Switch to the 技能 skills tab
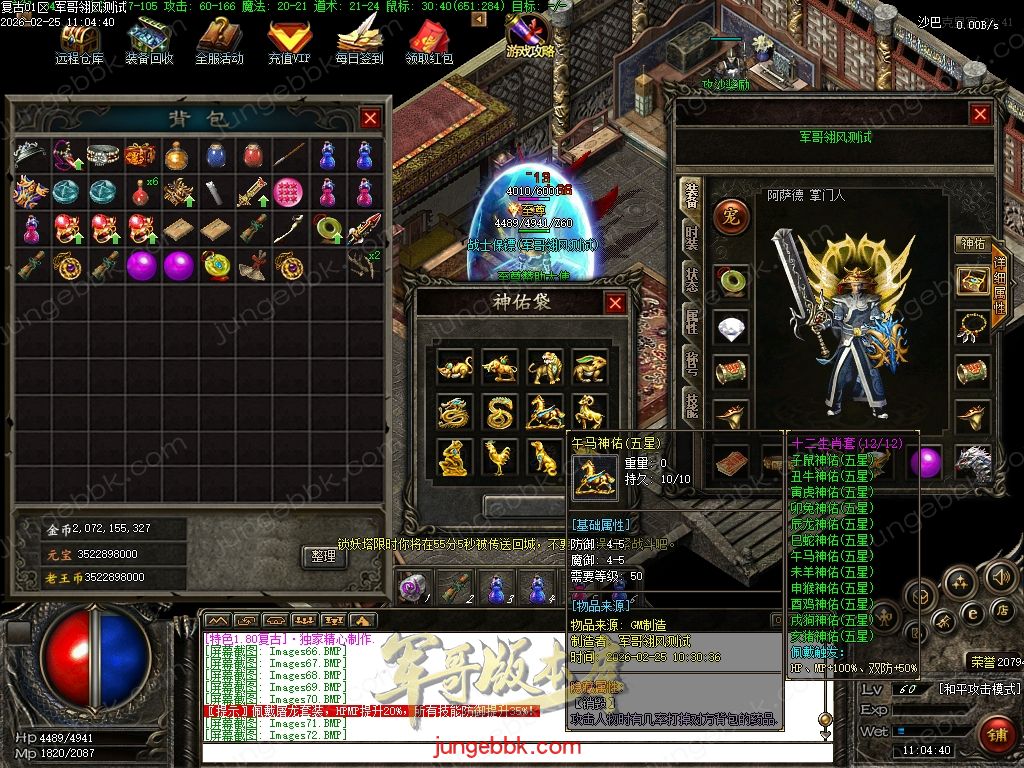 (691, 405)
